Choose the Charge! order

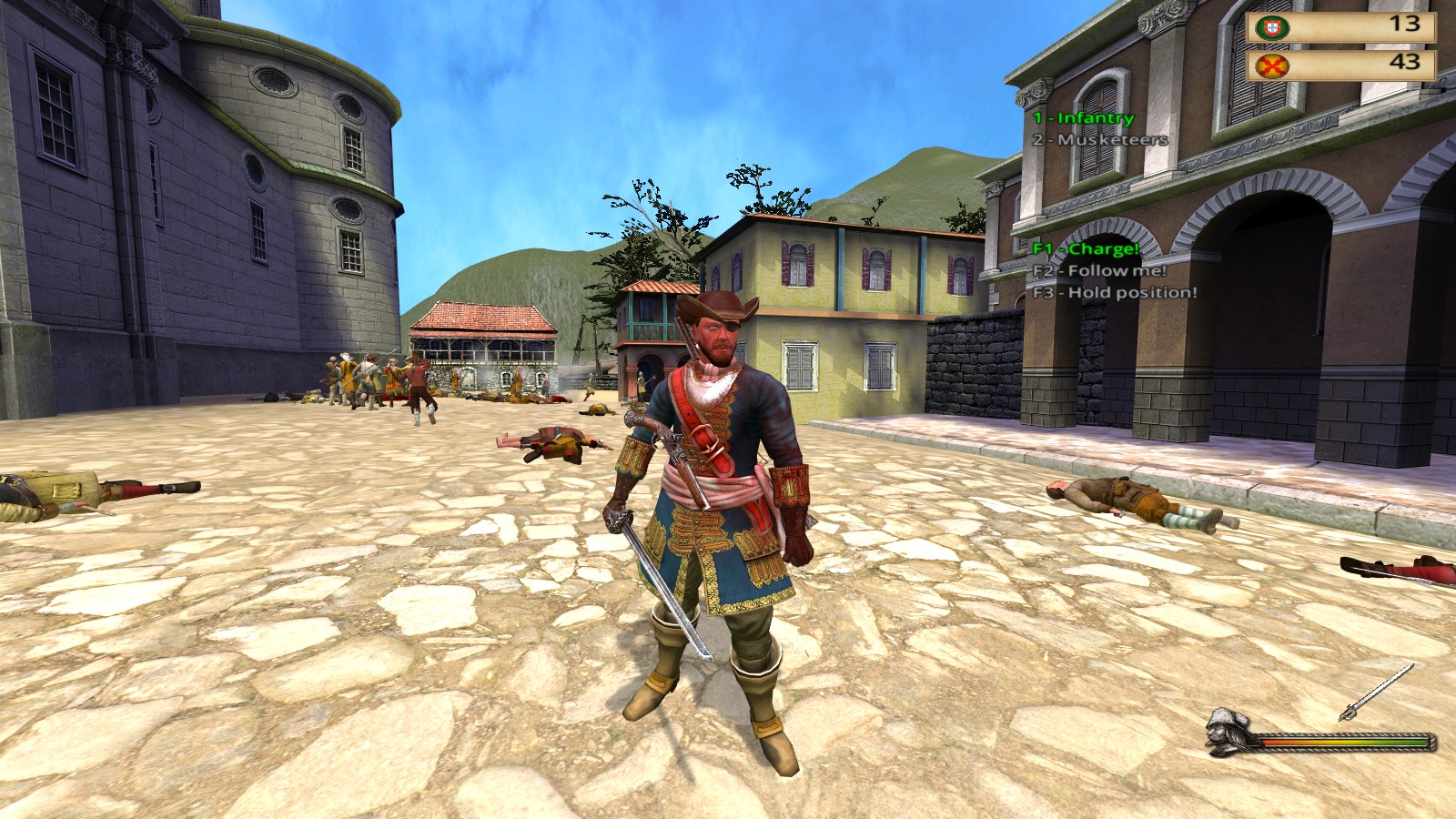[x=1086, y=249]
